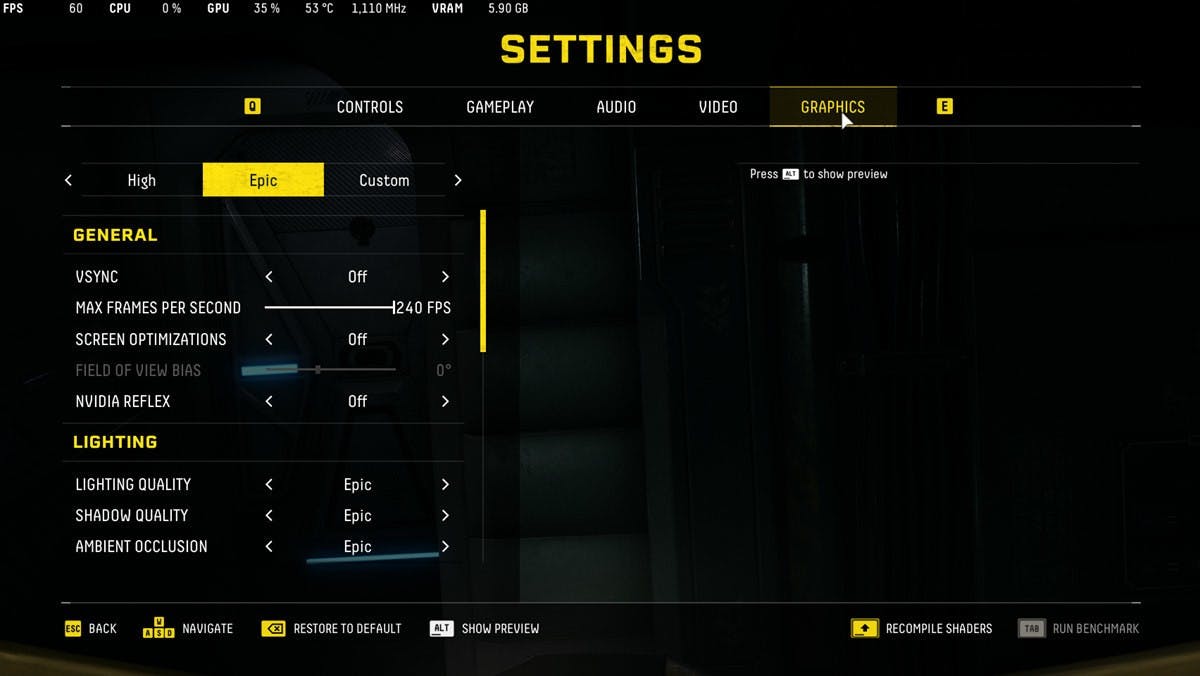Change Screen Optimizations with right arrow
Viewport: 1200px width, 676px height.
(x=445, y=339)
